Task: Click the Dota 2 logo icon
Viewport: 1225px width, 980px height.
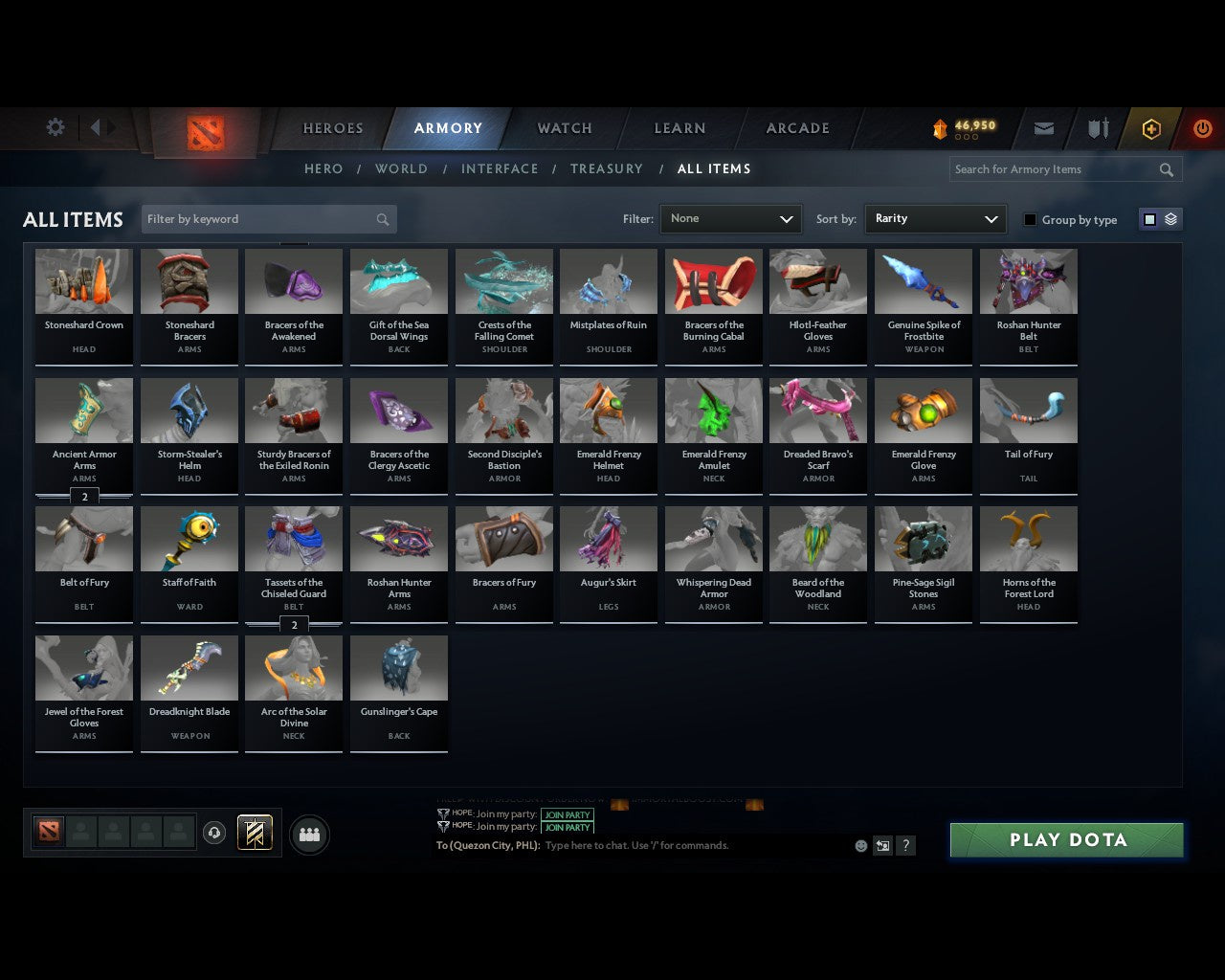Action: tap(206, 134)
